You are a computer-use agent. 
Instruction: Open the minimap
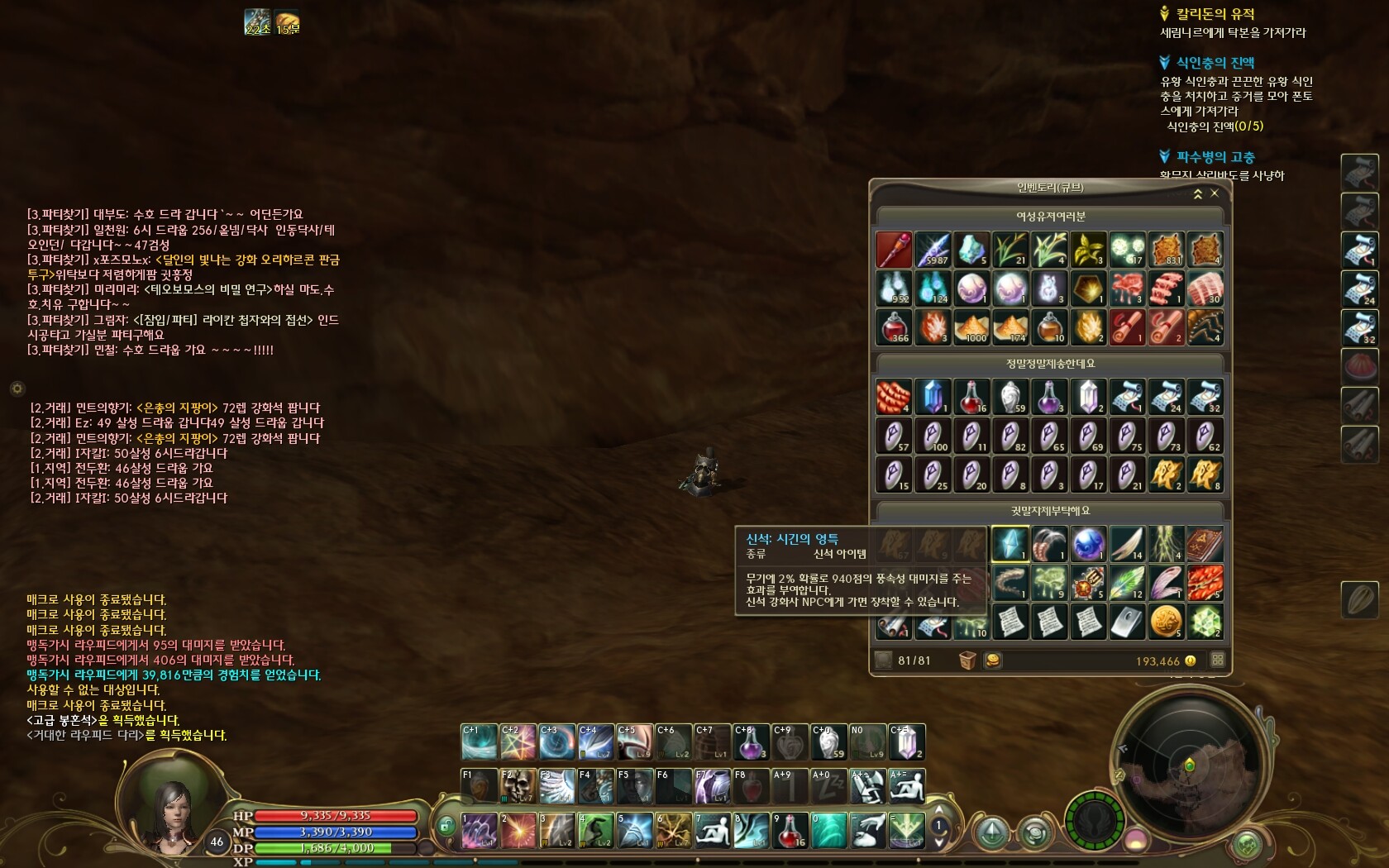tap(1189, 765)
